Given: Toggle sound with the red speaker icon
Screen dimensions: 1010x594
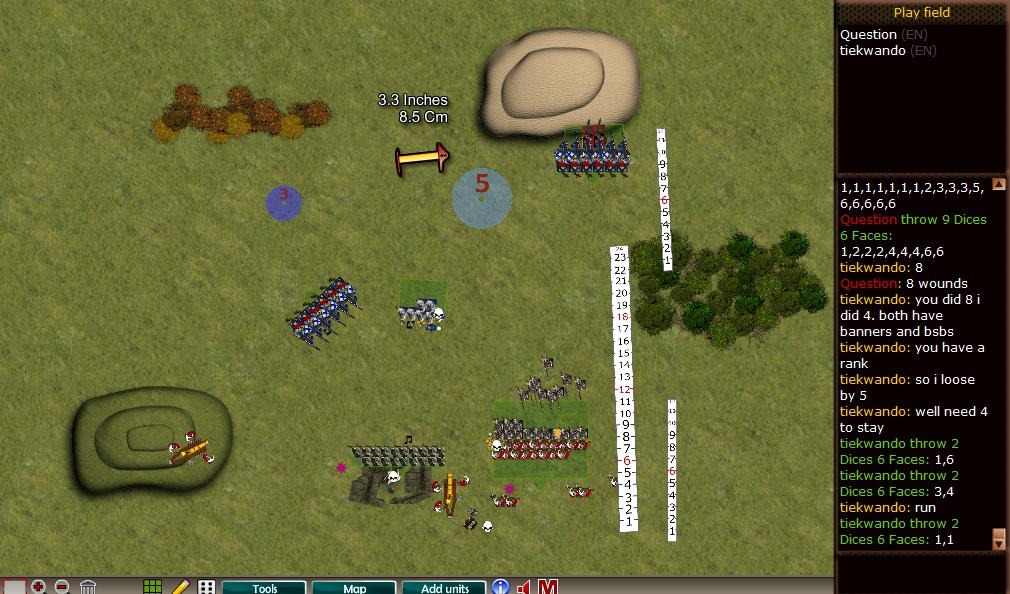Looking at the screenshot, I should [x=523, y=587].
